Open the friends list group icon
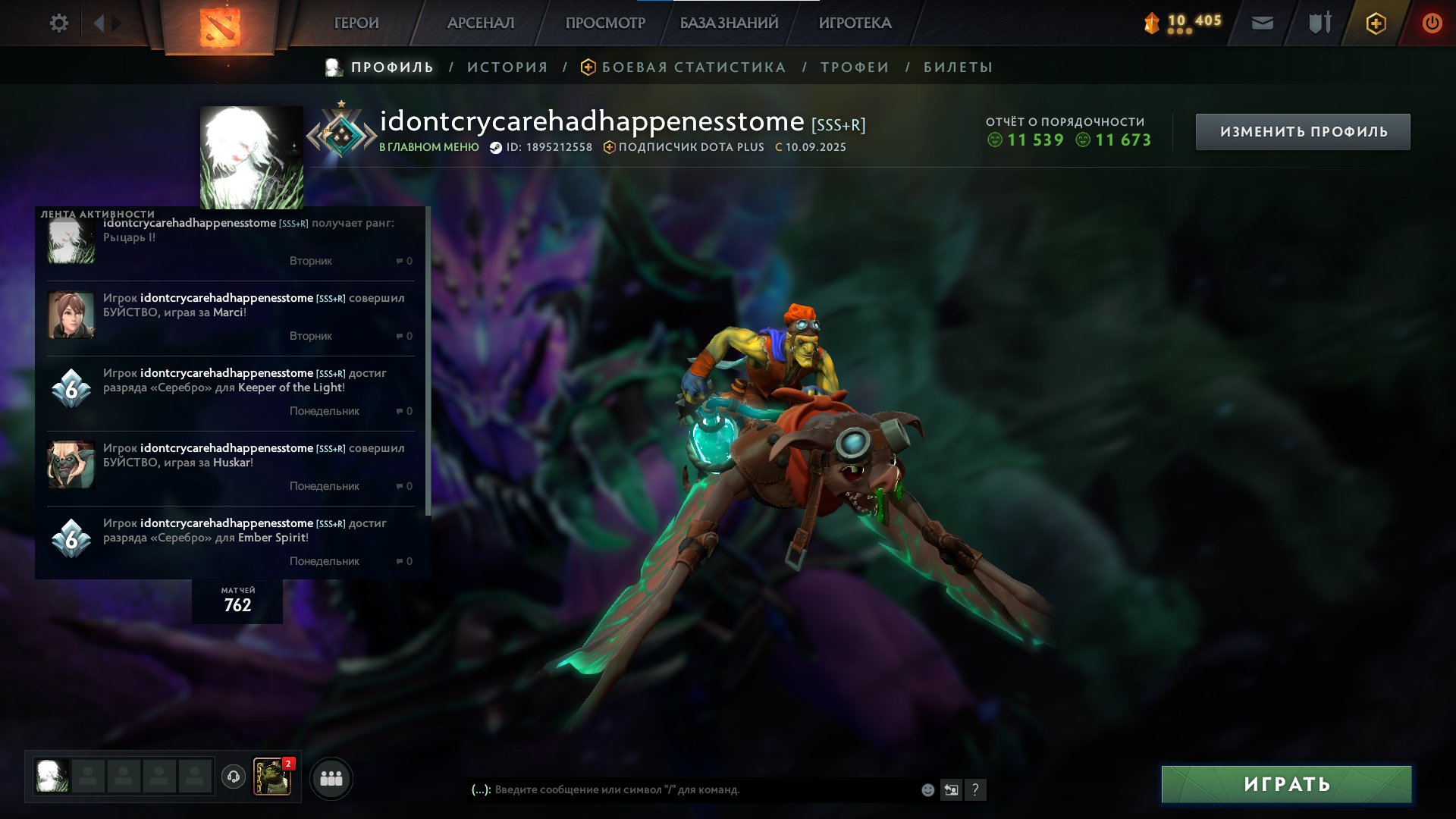This screenshot has width=1456, height=819. click(x=331, y=777)
